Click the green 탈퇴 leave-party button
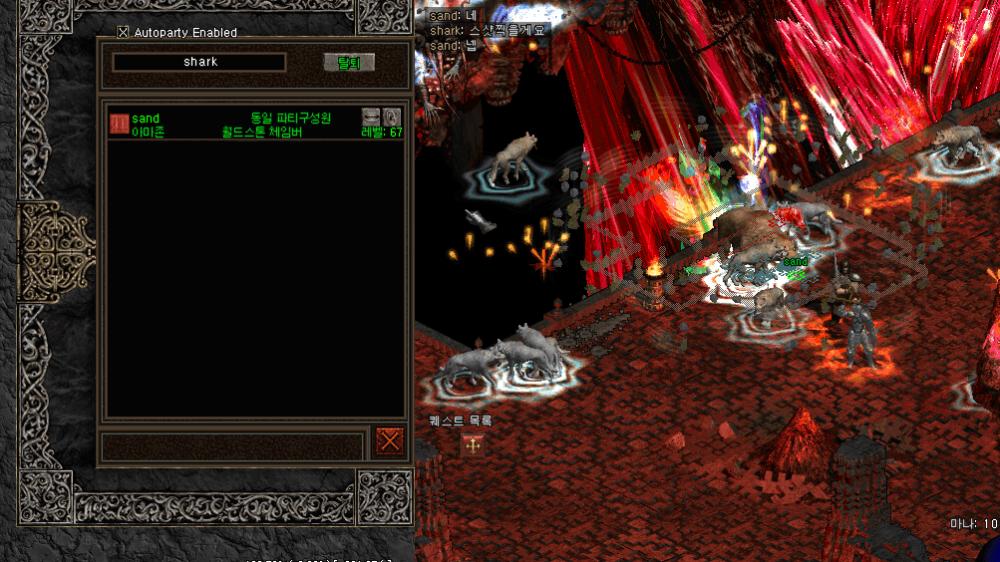Image resolution: width=1000 pixels, height=562 pixels. point(349,62)
